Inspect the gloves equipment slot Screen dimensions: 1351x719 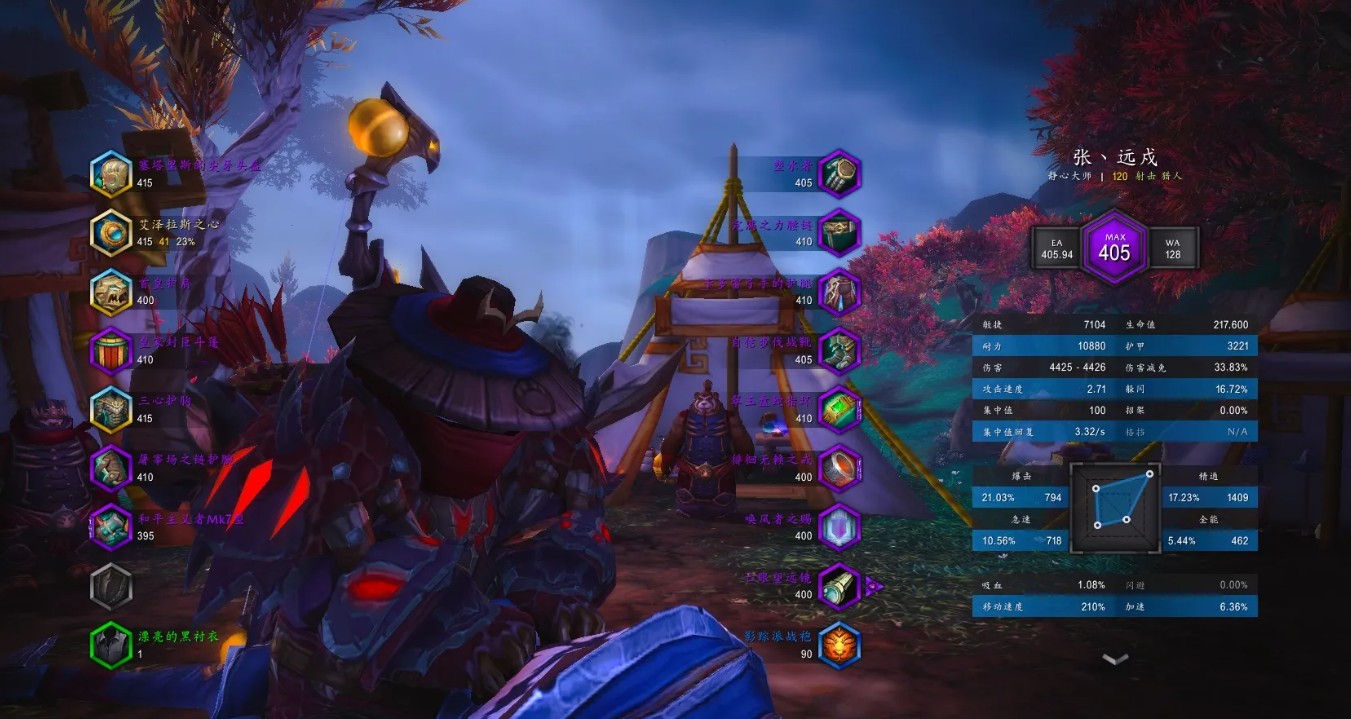click(x=839, y=174)
